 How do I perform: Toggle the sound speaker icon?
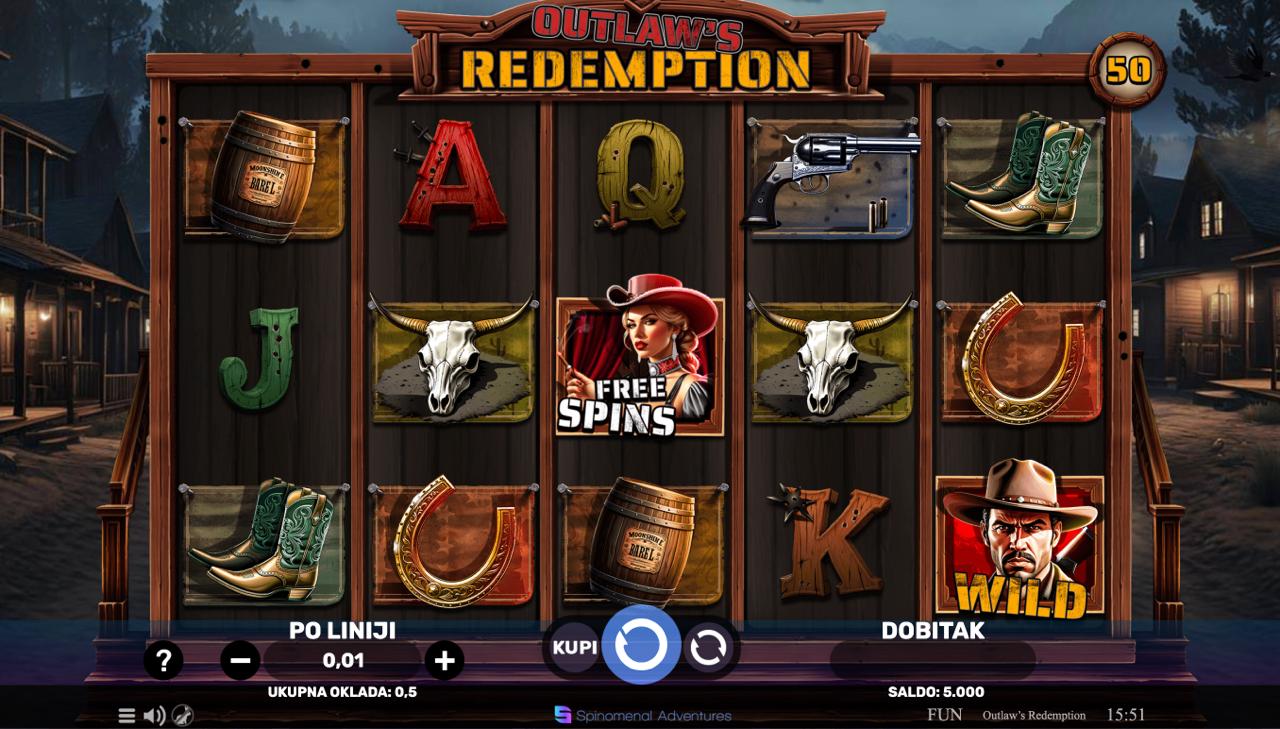point(154,715)
